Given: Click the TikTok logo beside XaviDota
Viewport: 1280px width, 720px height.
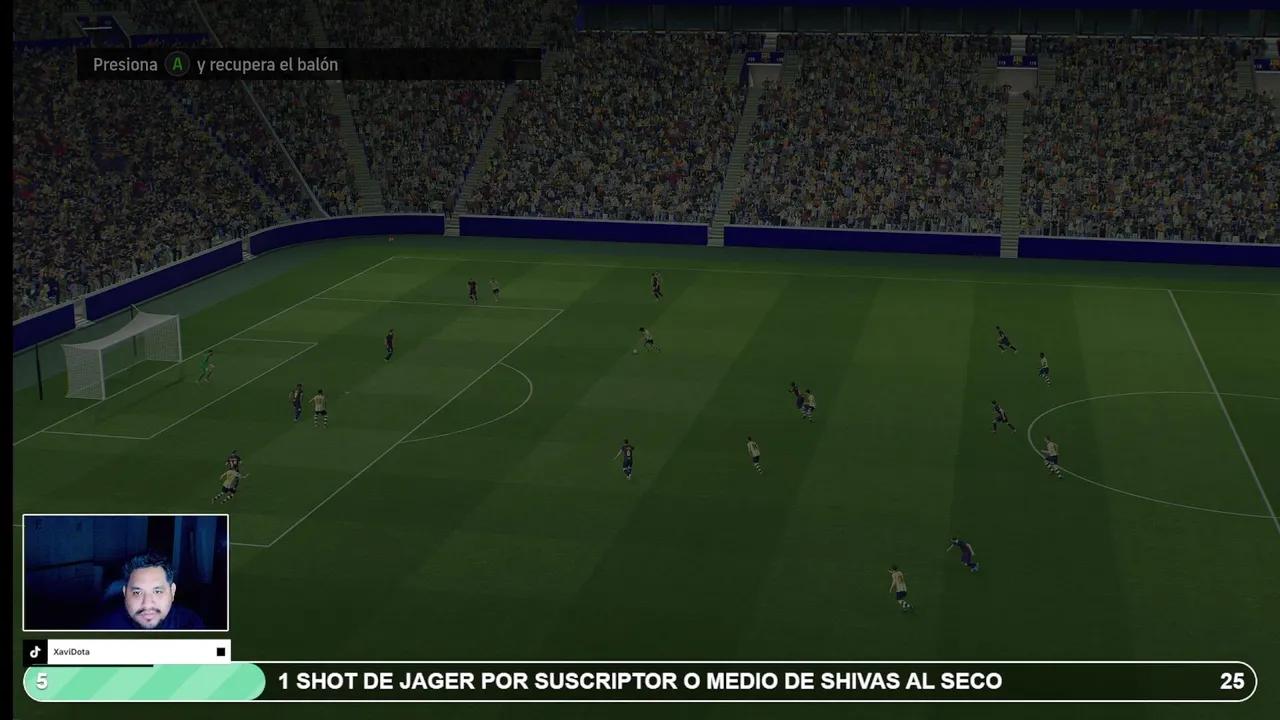Looking at the screenshot, I should pyautogui.click(x=35, y=652).
